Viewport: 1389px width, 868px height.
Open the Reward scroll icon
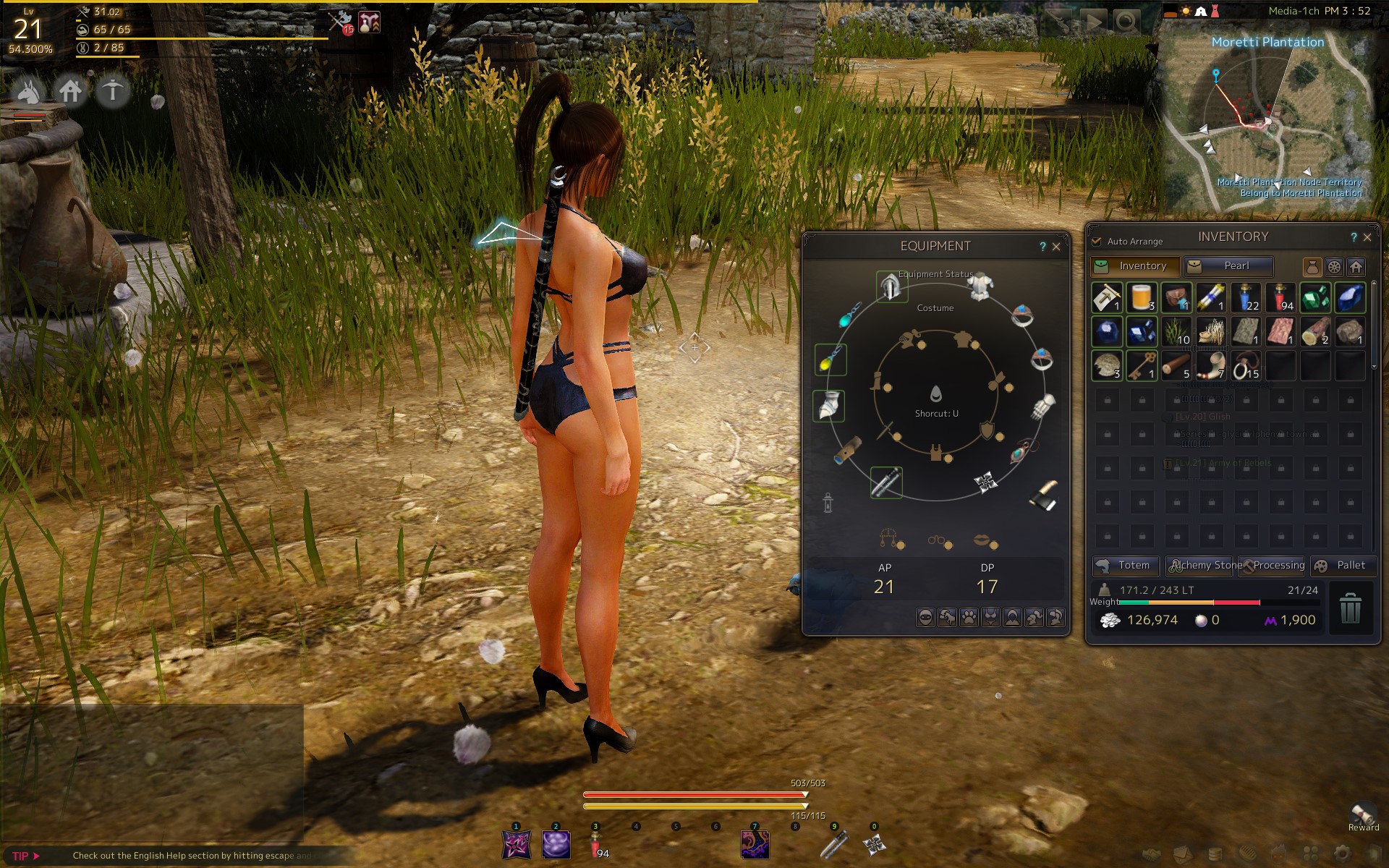pyautogui.click(x=1364, y=814)
